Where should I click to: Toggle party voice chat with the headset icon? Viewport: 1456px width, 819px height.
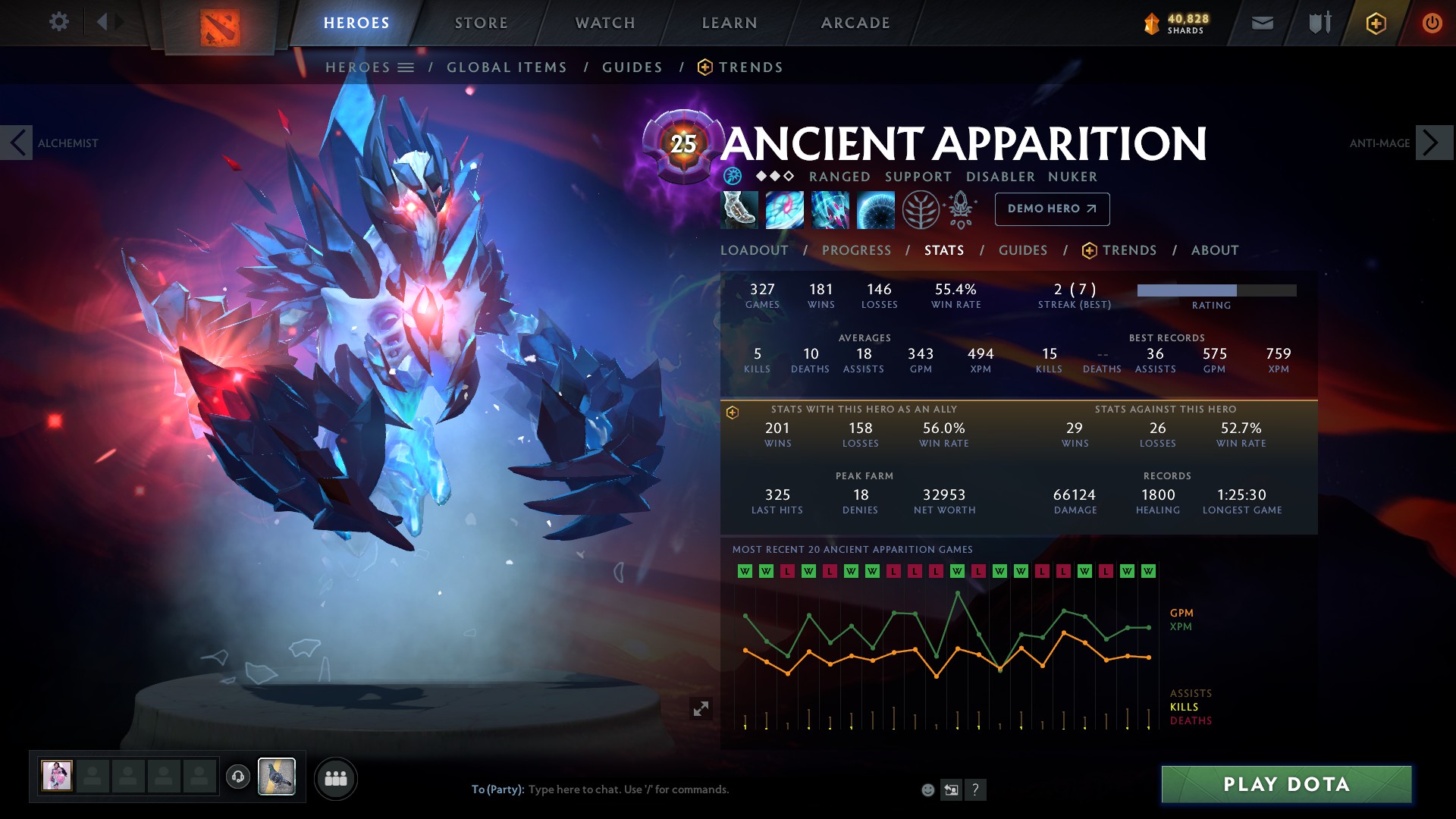click(x=237, y=775)
